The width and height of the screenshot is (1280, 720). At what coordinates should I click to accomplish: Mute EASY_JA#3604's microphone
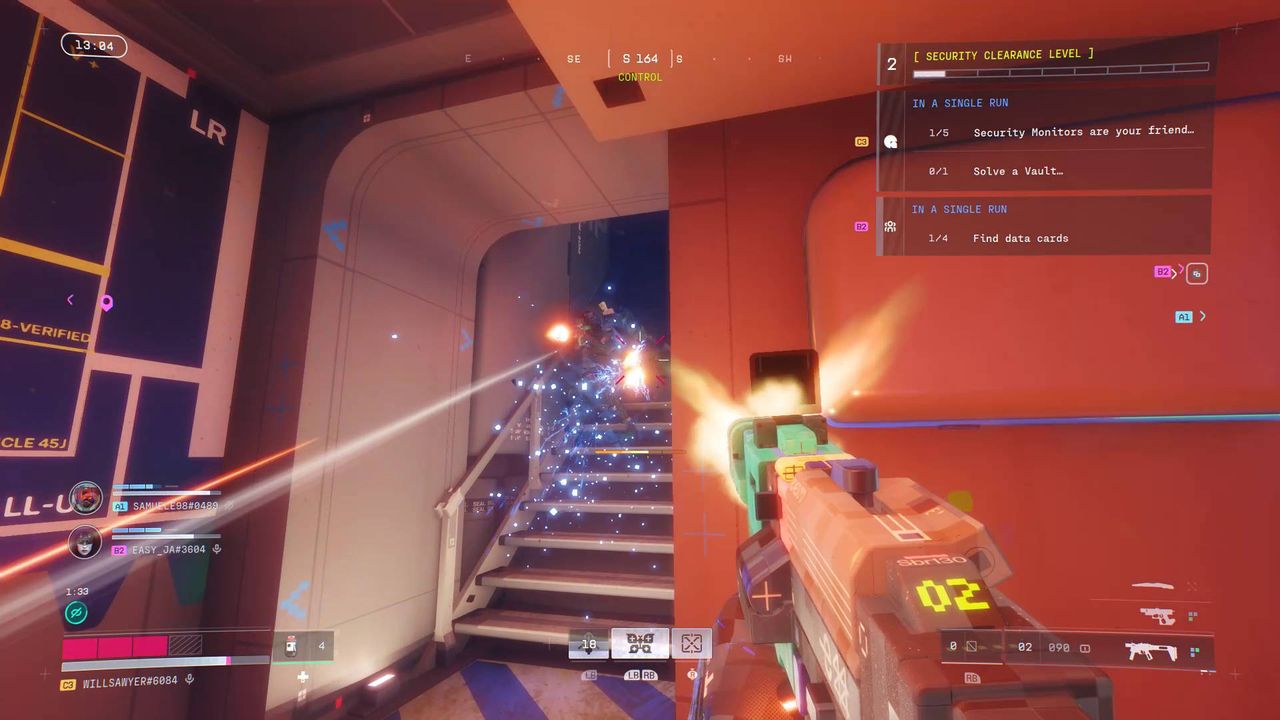(216, 547)
